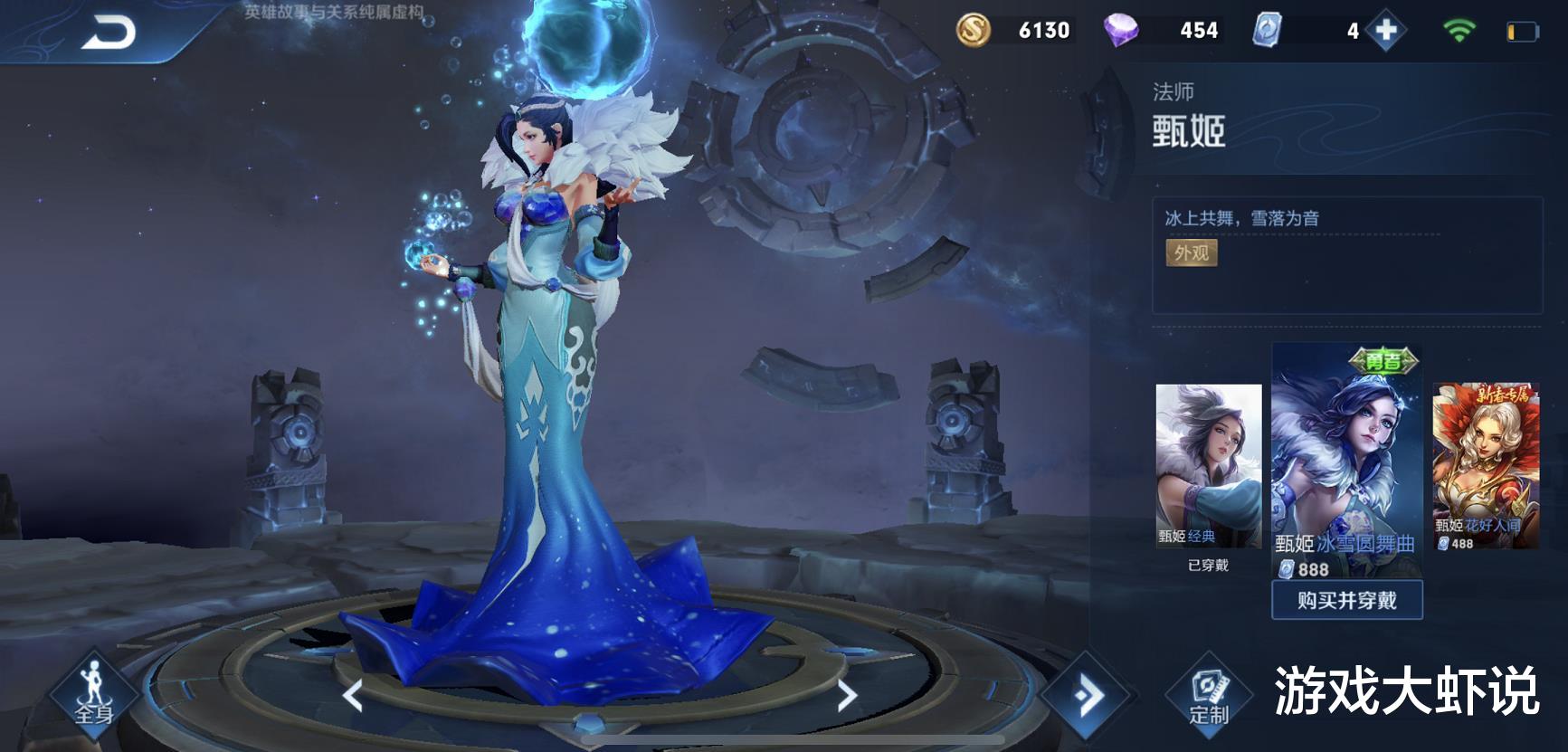Choose the 冰雪圆舞曲 skin card
This screenshot has width=1568, height=752.
click(x=1346, y=462)
